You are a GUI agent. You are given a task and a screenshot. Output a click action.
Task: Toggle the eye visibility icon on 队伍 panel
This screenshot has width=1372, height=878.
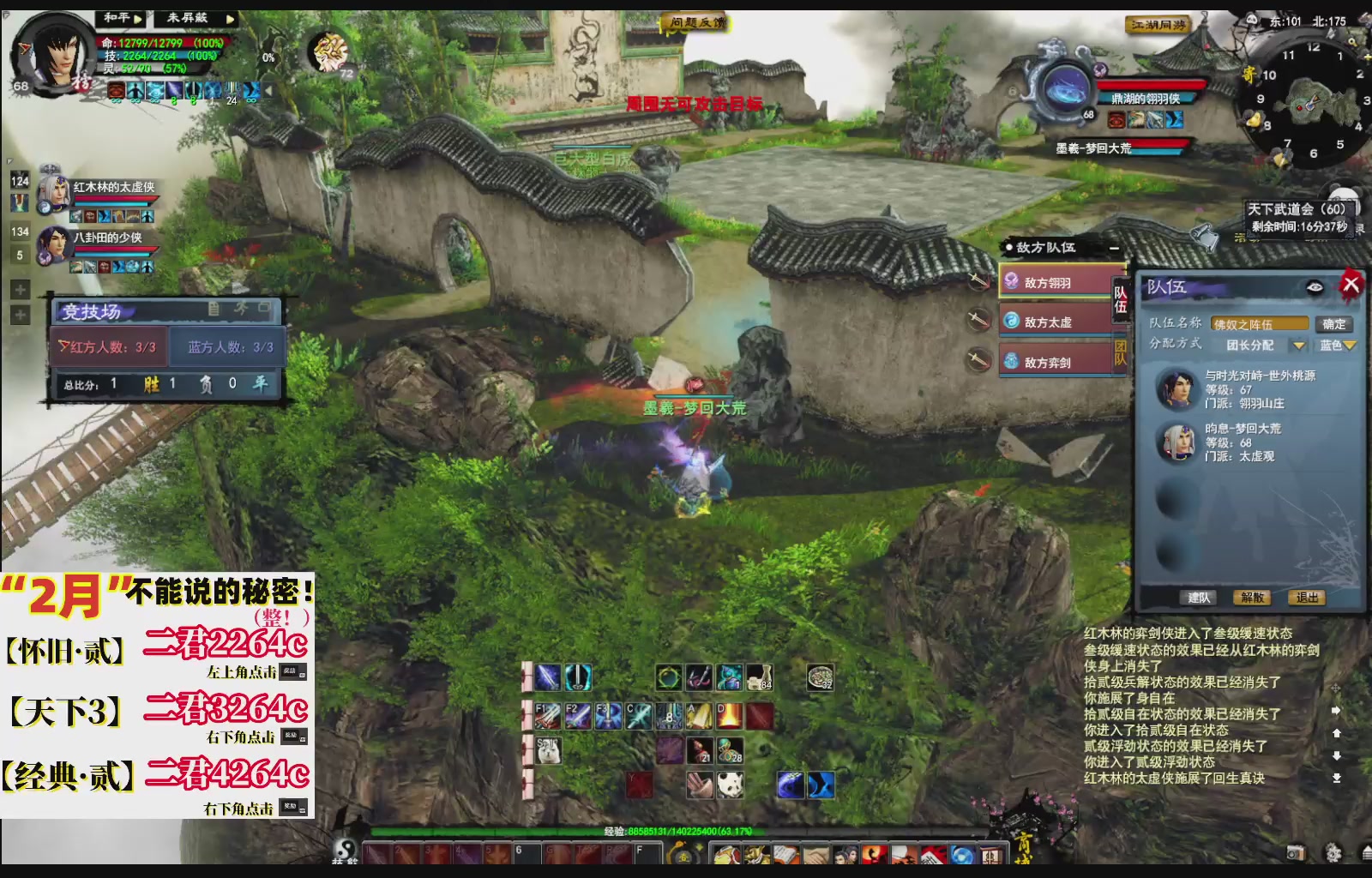1315,288
